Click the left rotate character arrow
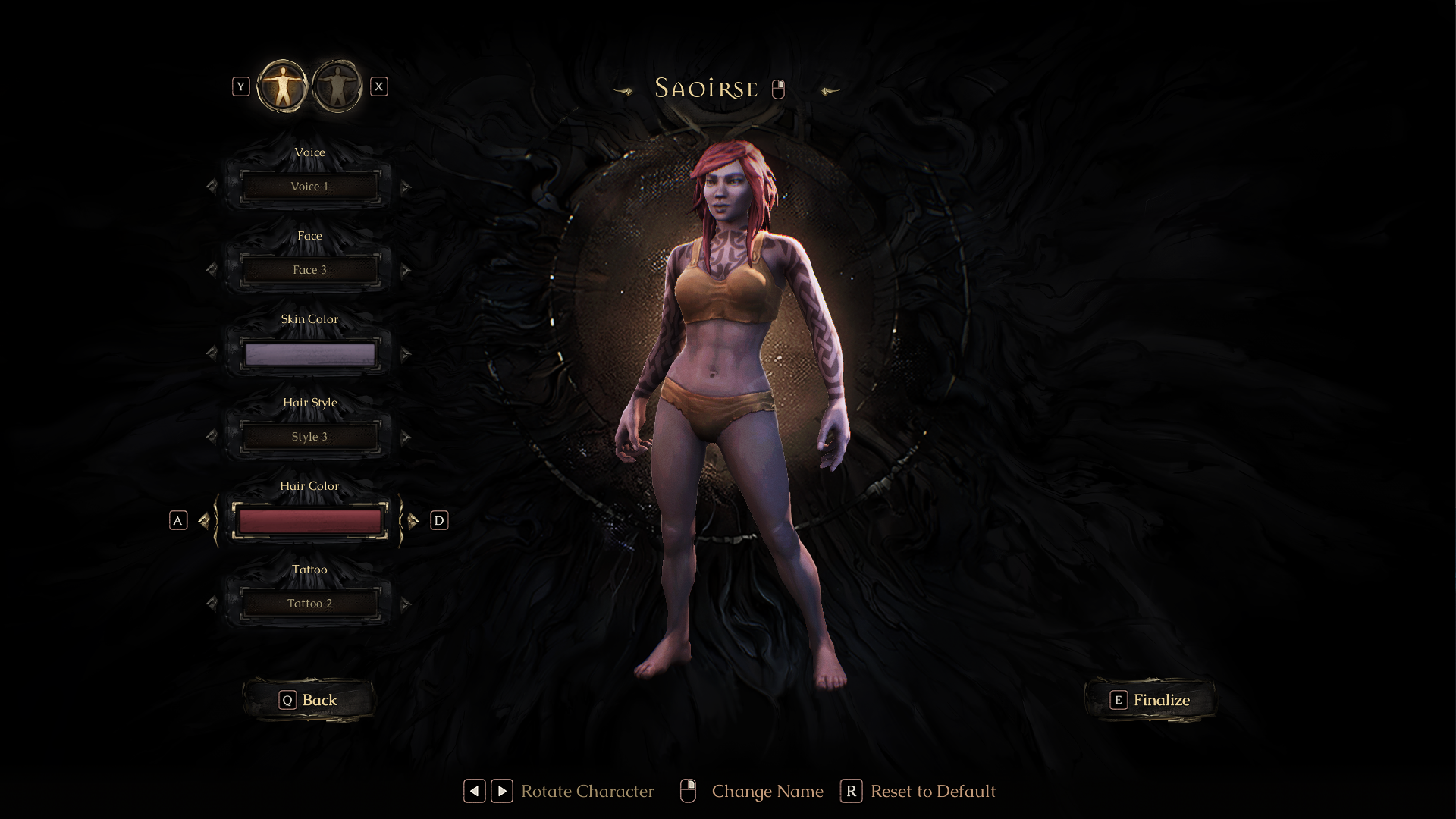Viewport: 1456px width, 819px height. click(474, 791)
